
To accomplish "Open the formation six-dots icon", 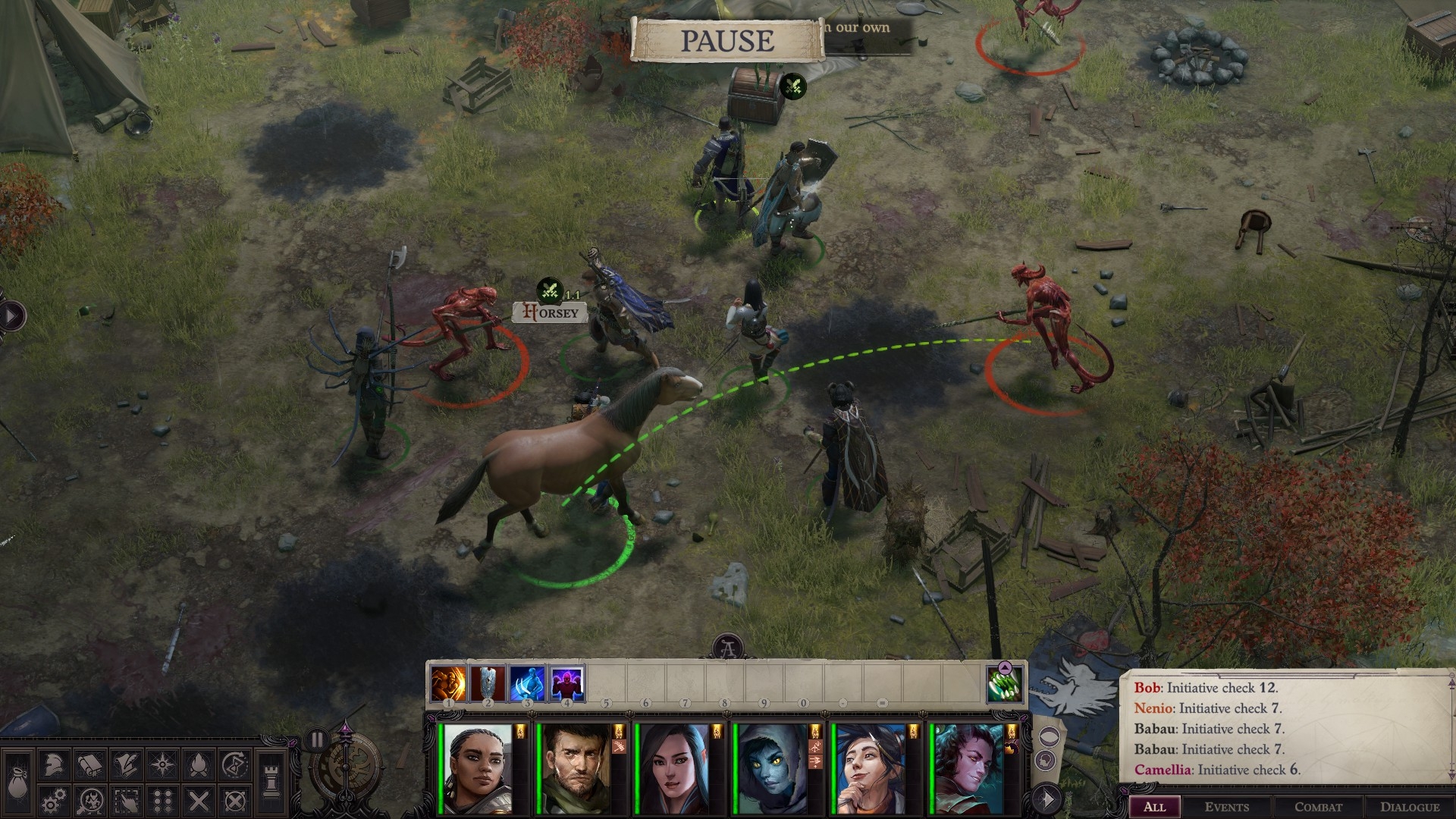I will (x=162, y=799).
